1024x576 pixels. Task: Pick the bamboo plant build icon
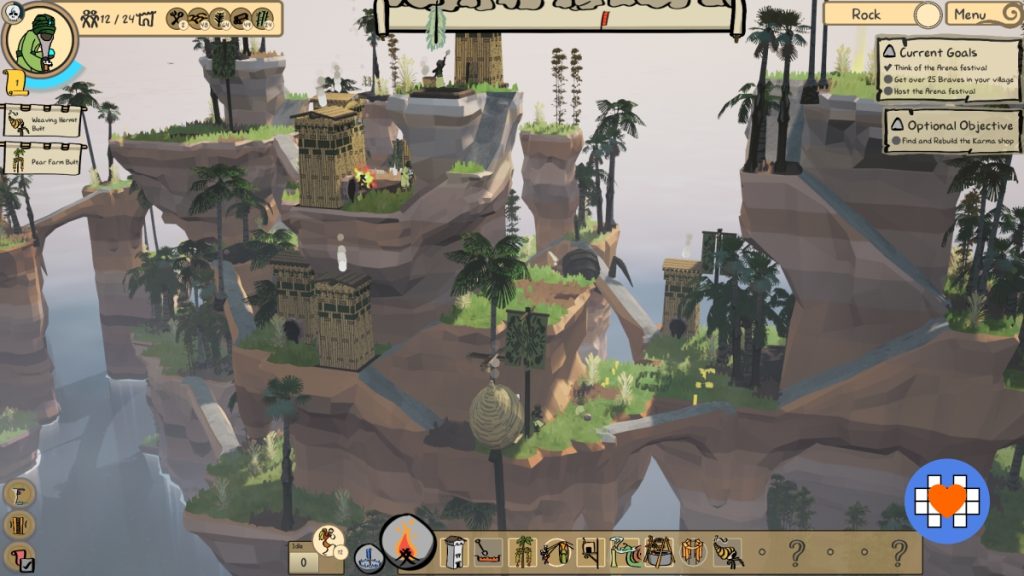tap(522, 551)
